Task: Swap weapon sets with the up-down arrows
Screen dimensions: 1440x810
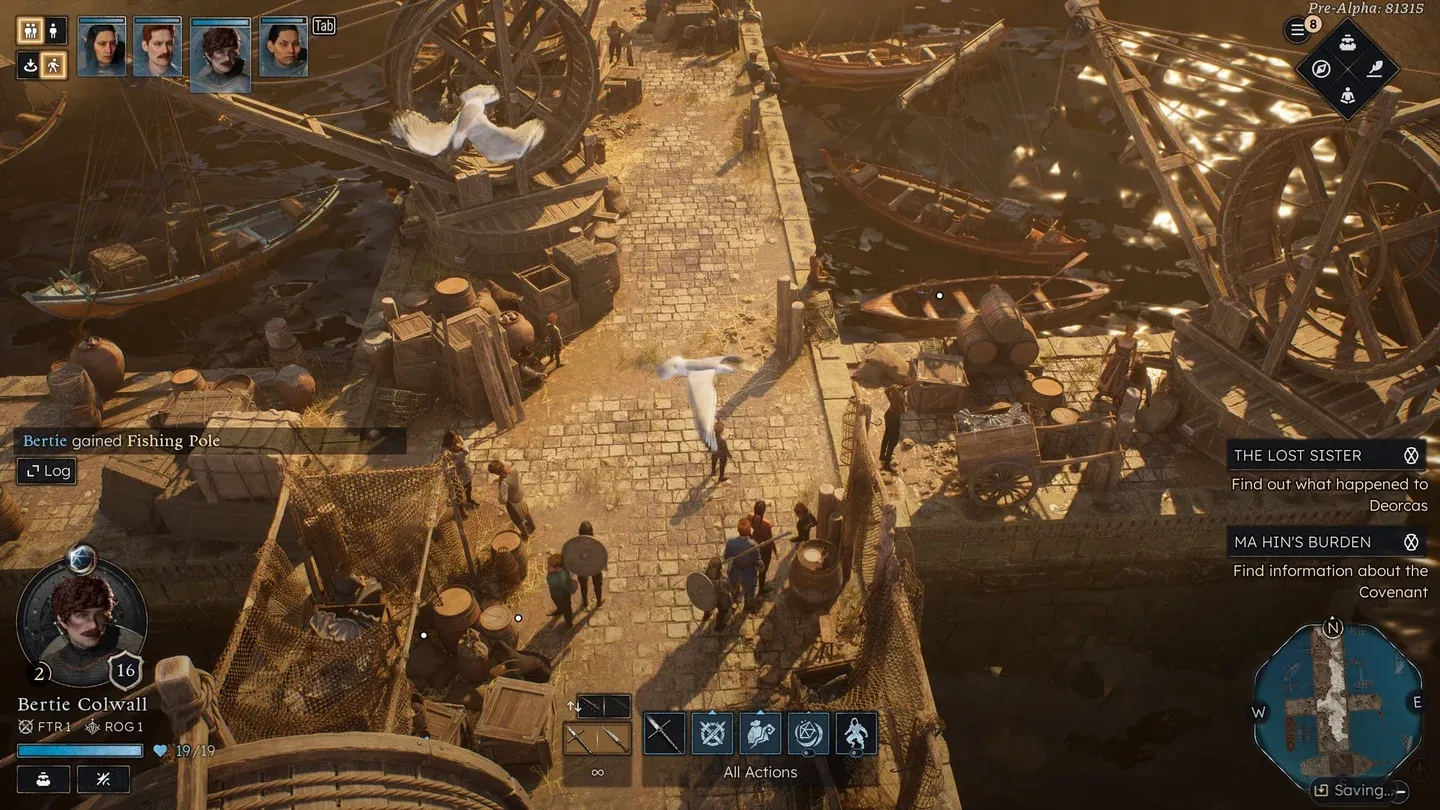Action: [573, 707]
